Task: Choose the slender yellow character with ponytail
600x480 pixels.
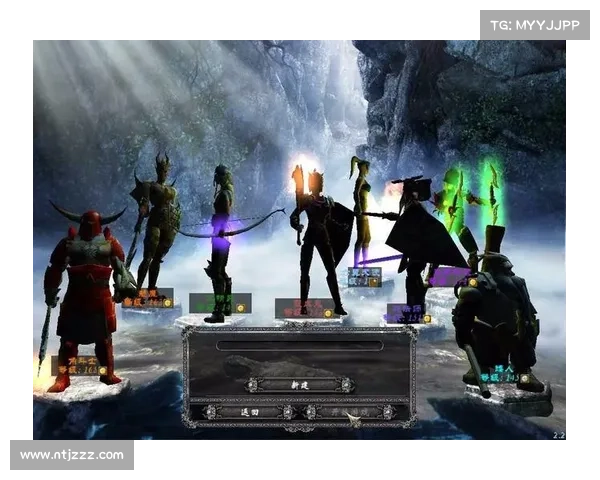Action: tap(361, 215)
